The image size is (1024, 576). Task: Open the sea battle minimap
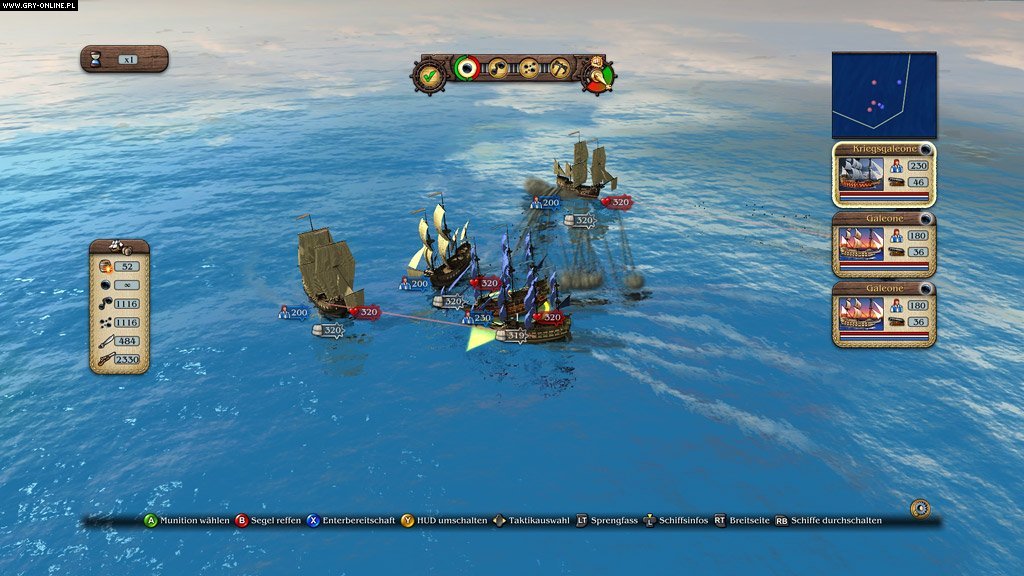(884, 95)
